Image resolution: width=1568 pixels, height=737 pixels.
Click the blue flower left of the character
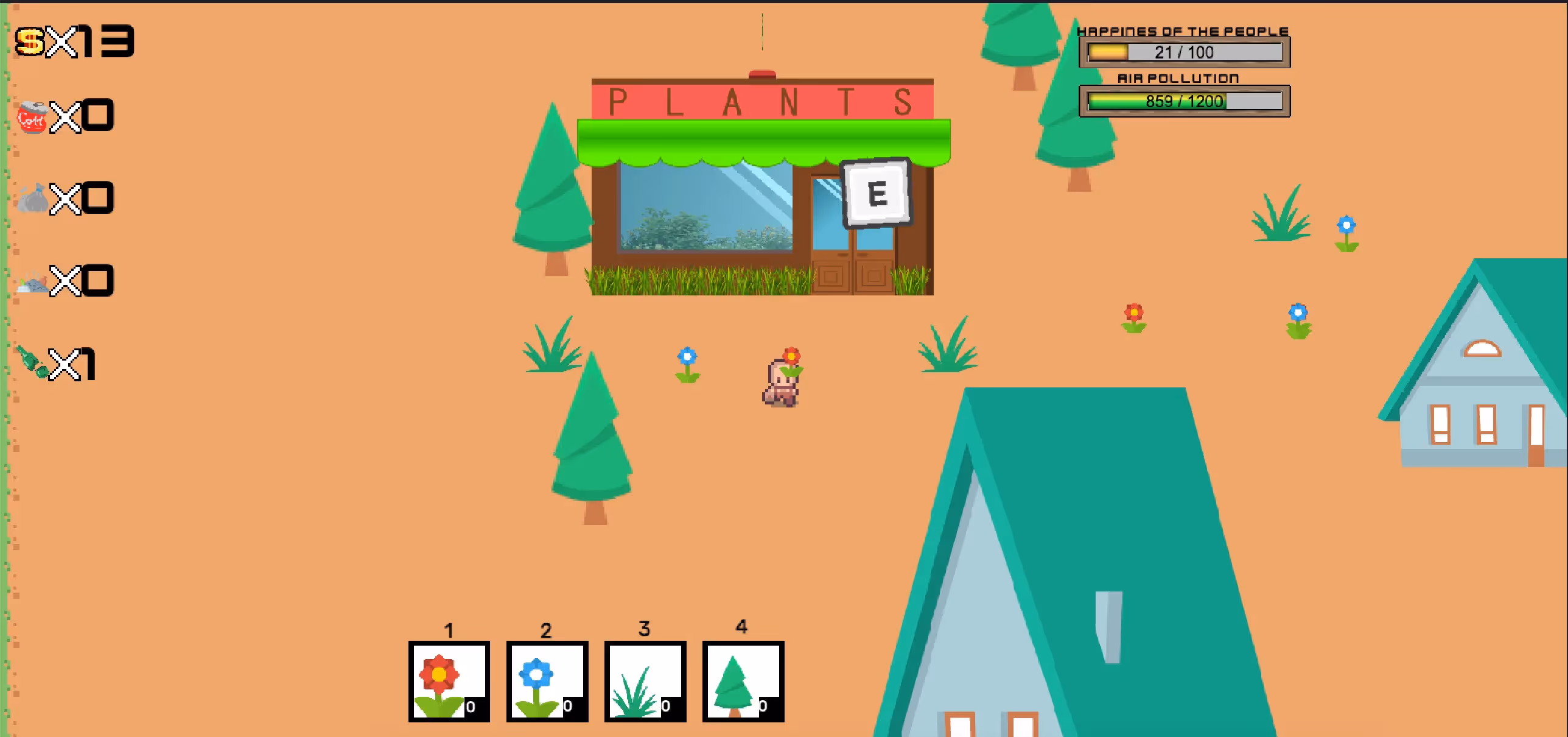[x=687, y=364]
